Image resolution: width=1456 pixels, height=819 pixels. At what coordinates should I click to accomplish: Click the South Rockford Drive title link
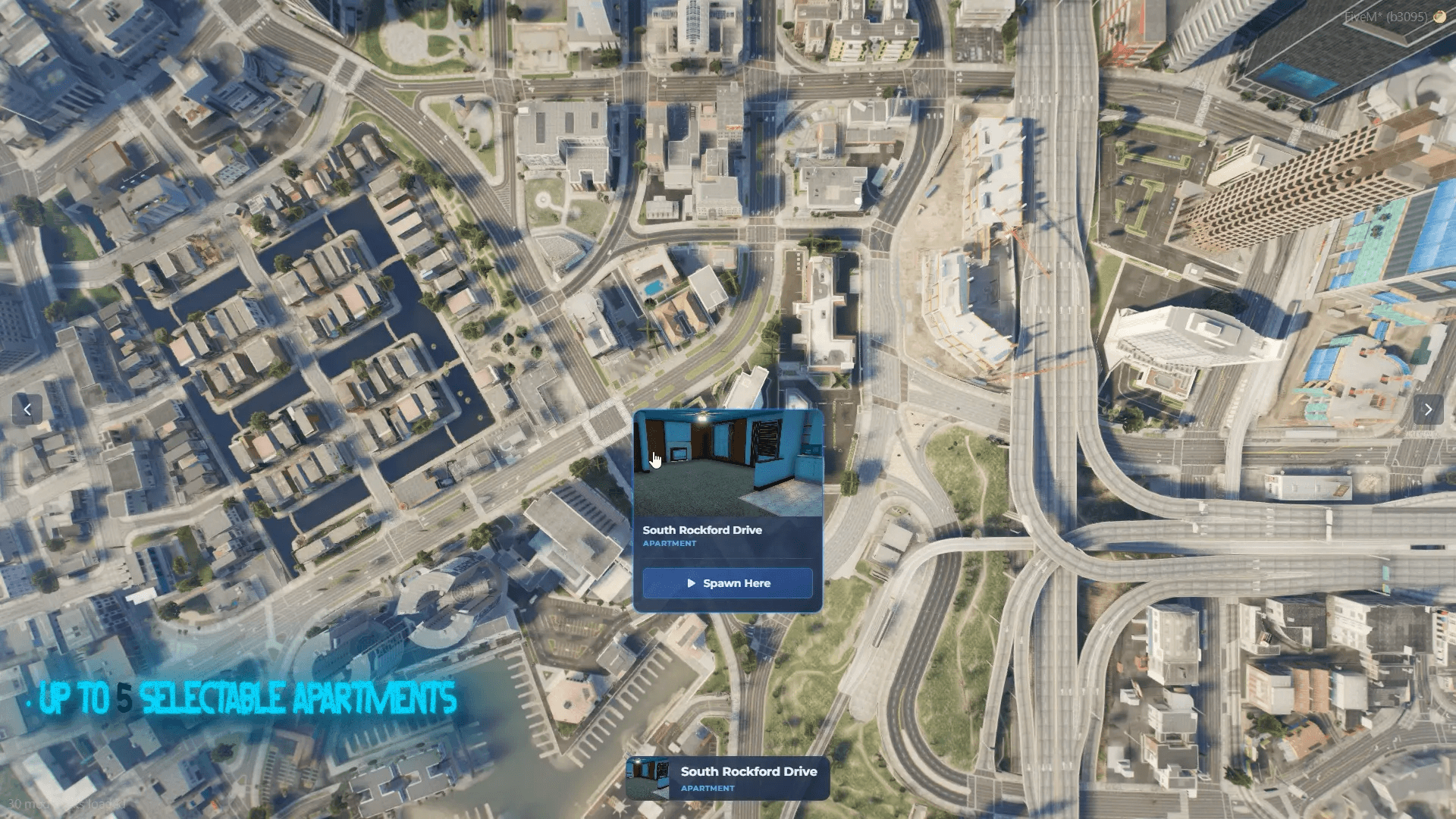pyautogui.click(x=702, y=530)
